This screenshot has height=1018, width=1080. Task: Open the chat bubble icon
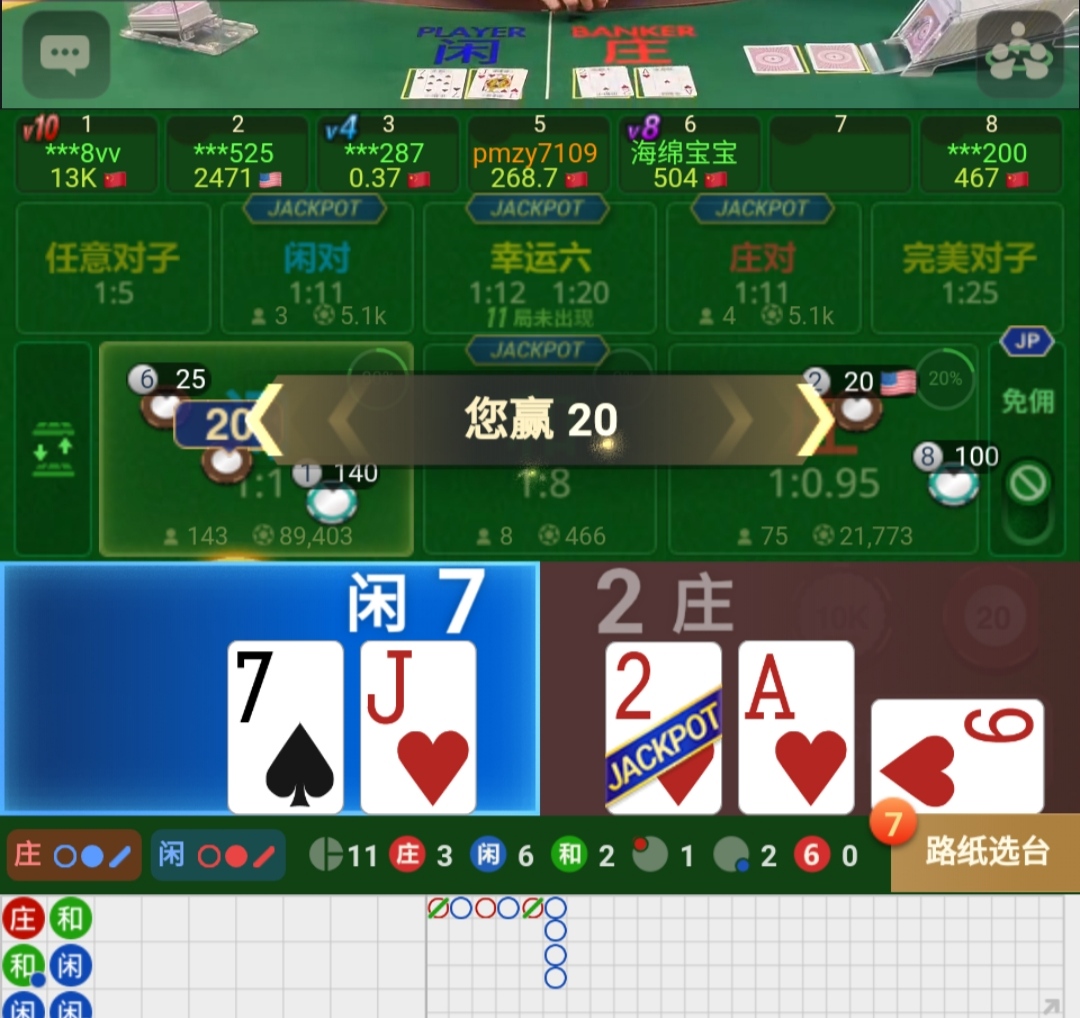pos(66,54)
